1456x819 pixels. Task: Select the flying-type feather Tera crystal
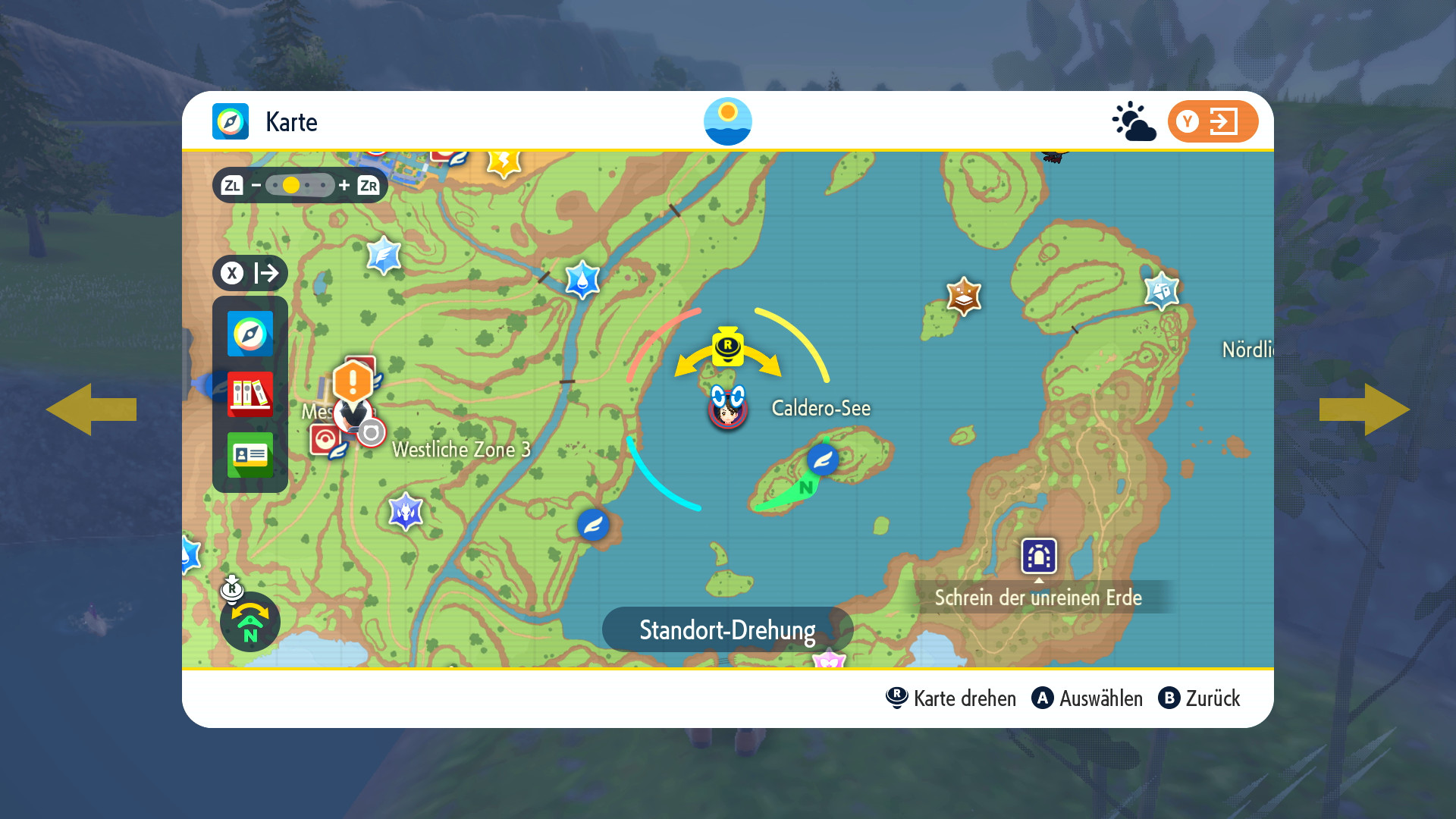click(x=384, y=255)
